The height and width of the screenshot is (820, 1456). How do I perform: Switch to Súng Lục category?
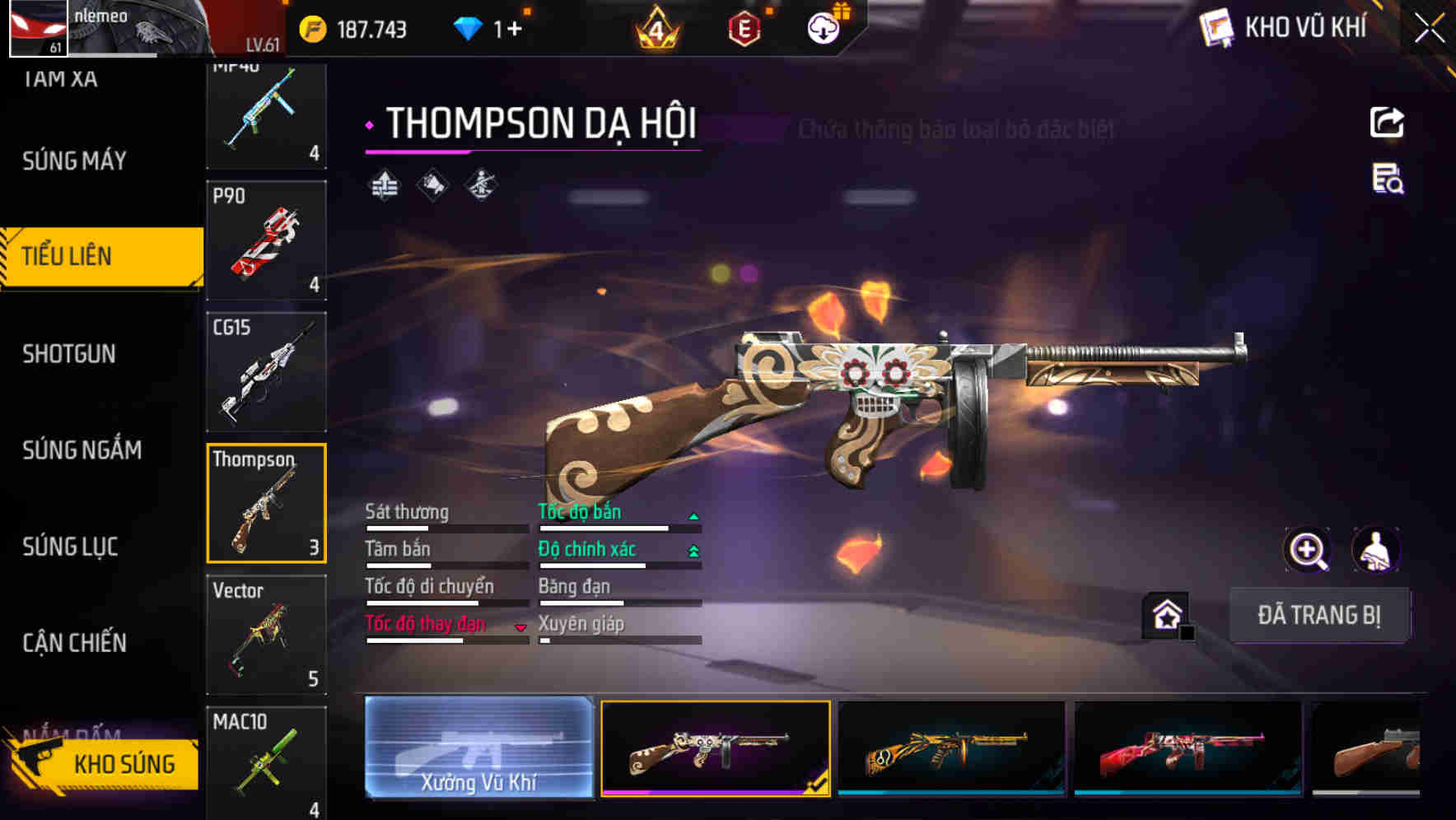point(70,546)
